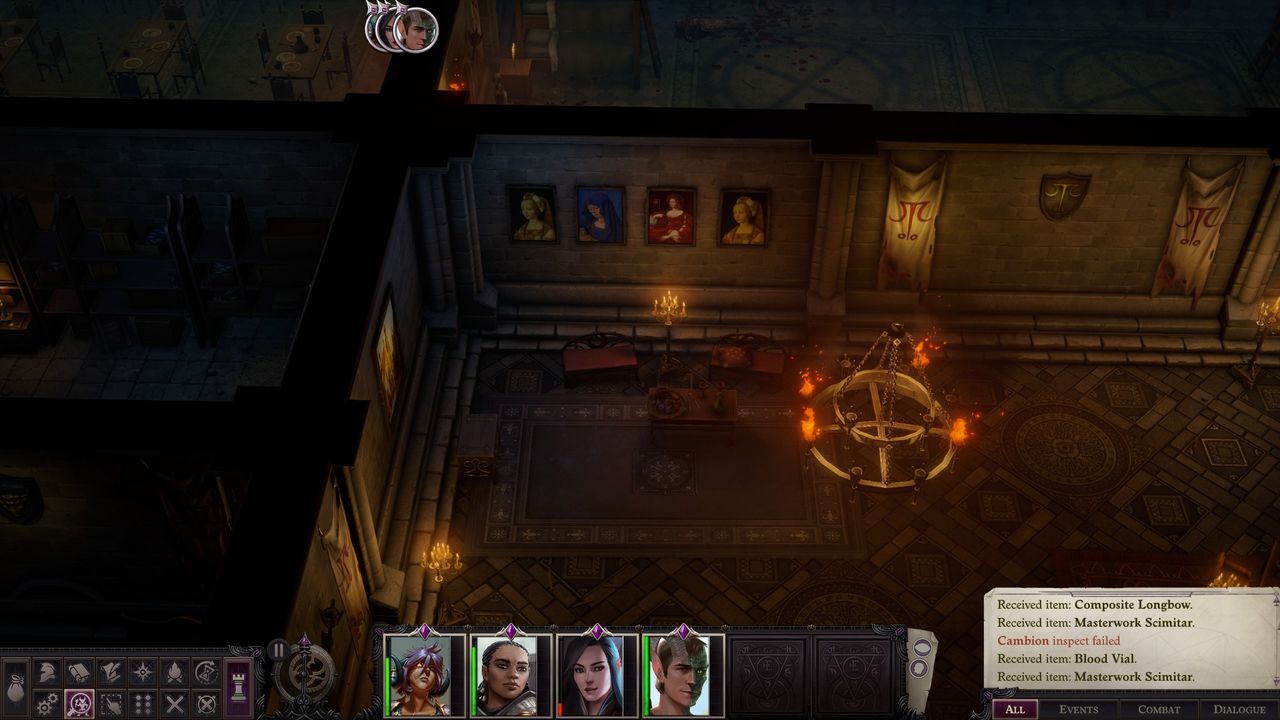The image size is (1280, 720).
Task: Switch combat log to Dialogue tab
Action: point(1239,709)
